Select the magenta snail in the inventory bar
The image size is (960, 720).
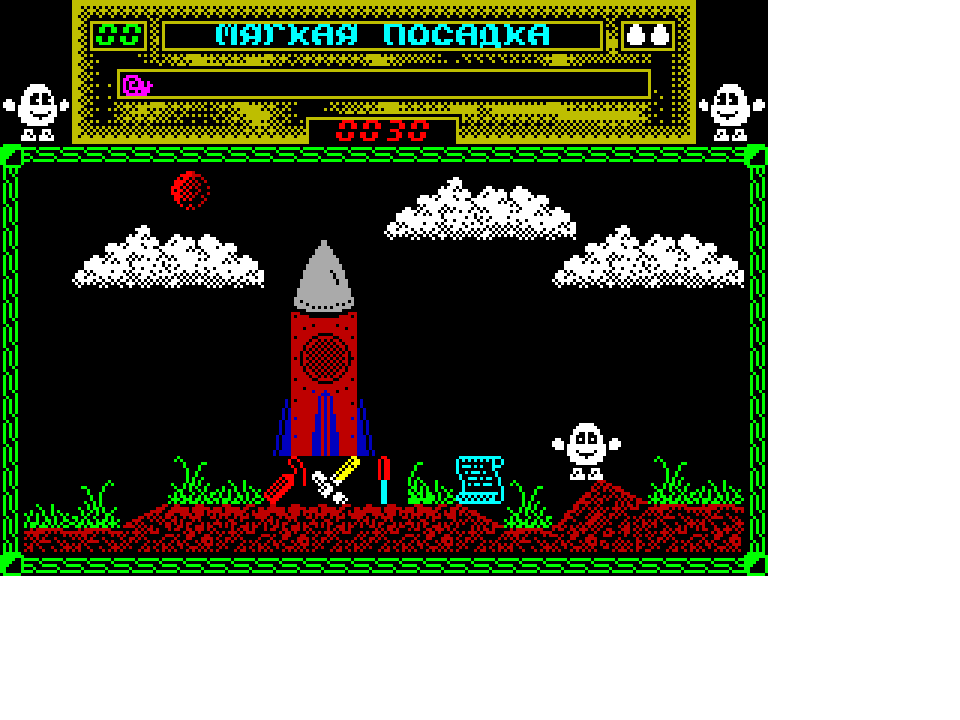pos(137,85)
